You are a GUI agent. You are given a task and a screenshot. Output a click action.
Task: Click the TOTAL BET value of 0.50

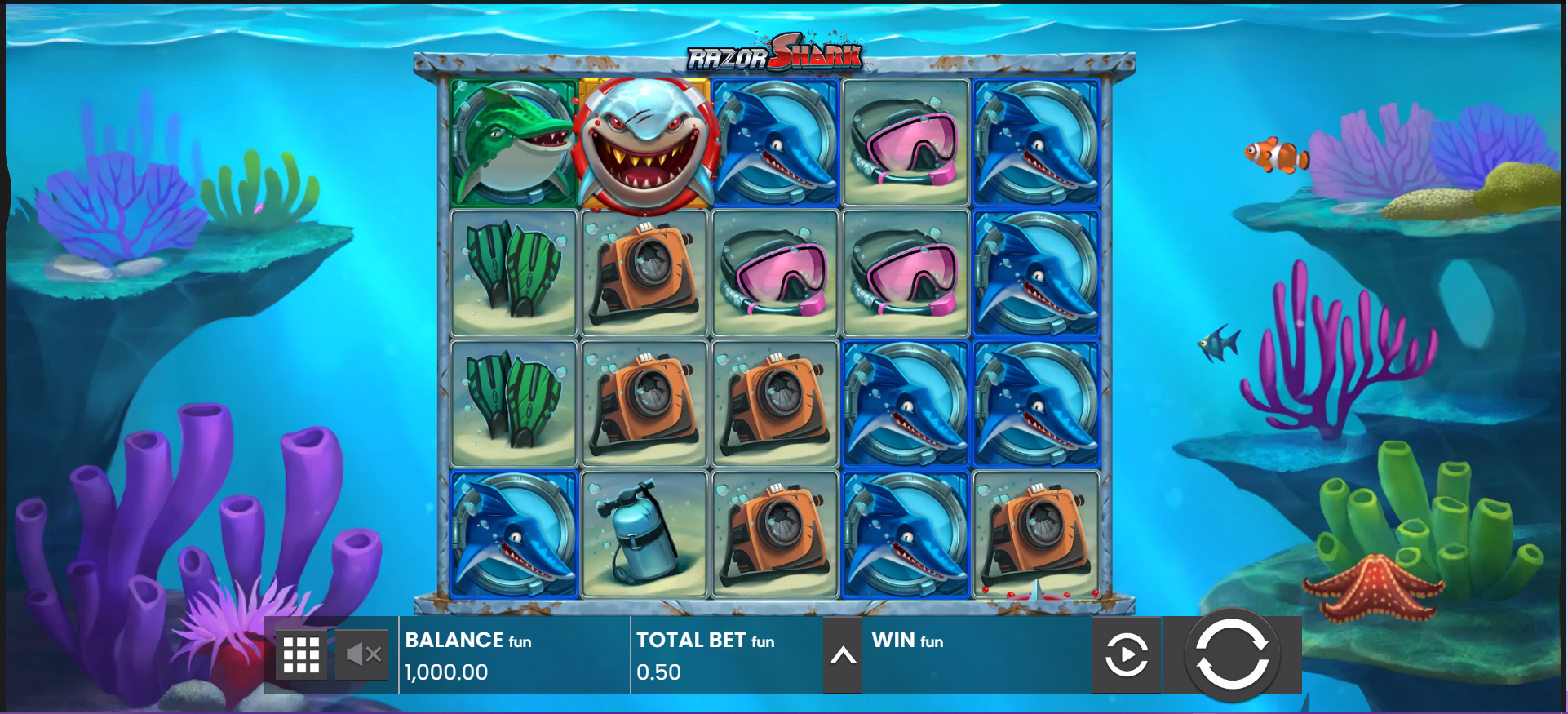click(x=659, y=672)
